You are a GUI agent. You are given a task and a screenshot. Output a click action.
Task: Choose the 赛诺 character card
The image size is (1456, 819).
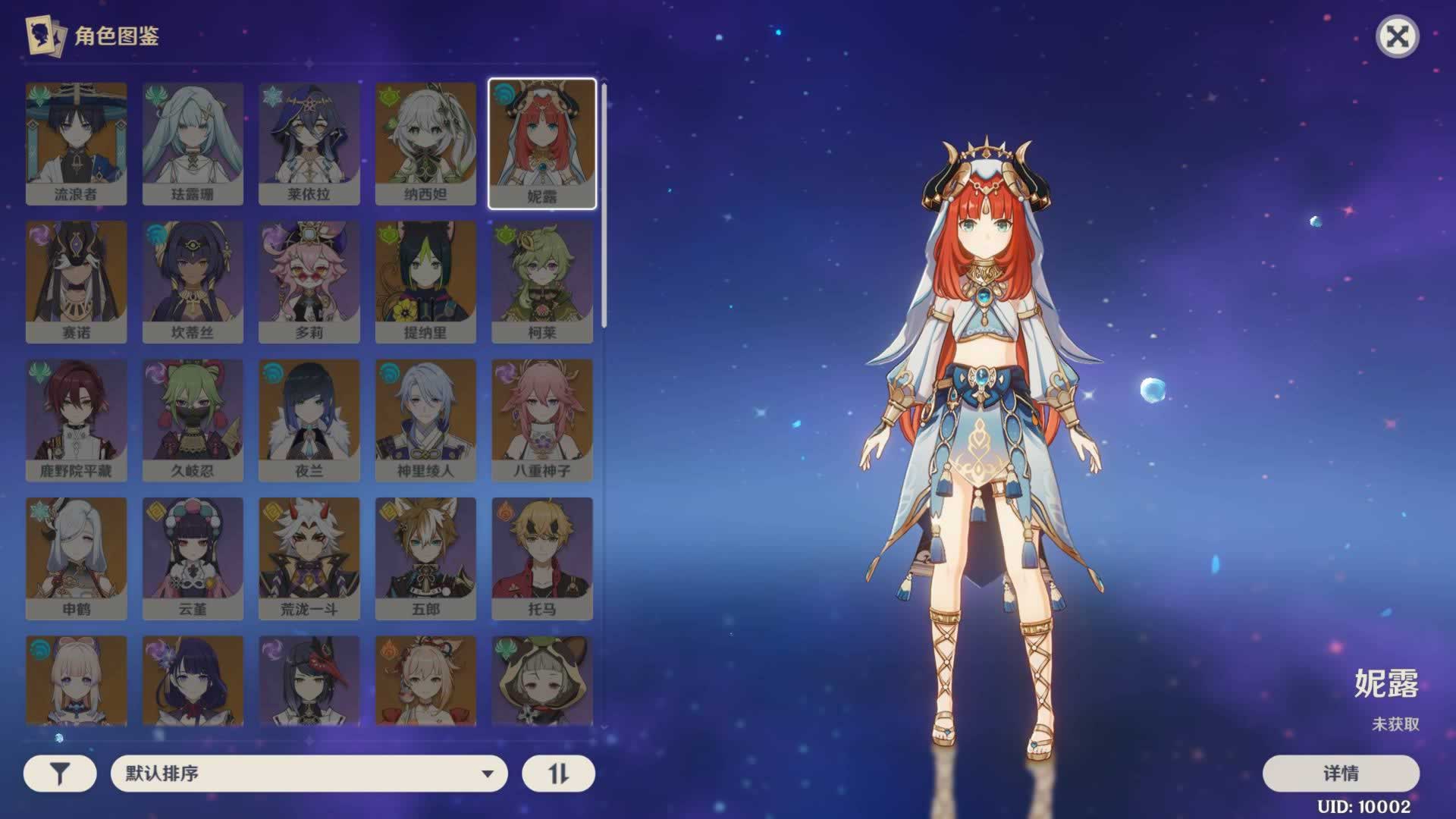pos(76,281)
